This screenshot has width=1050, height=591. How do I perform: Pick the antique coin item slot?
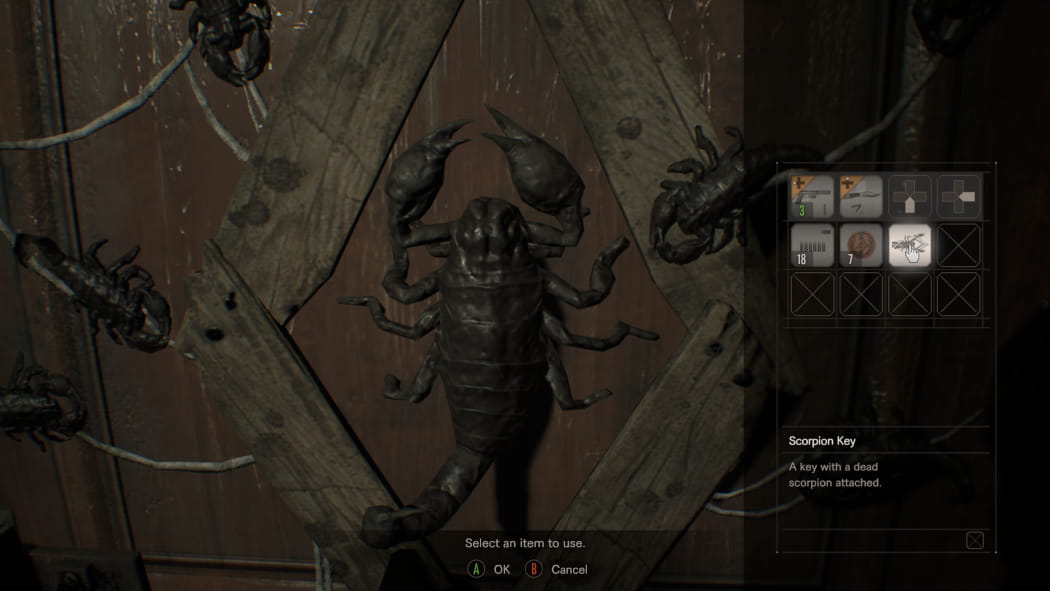(860, 245)
